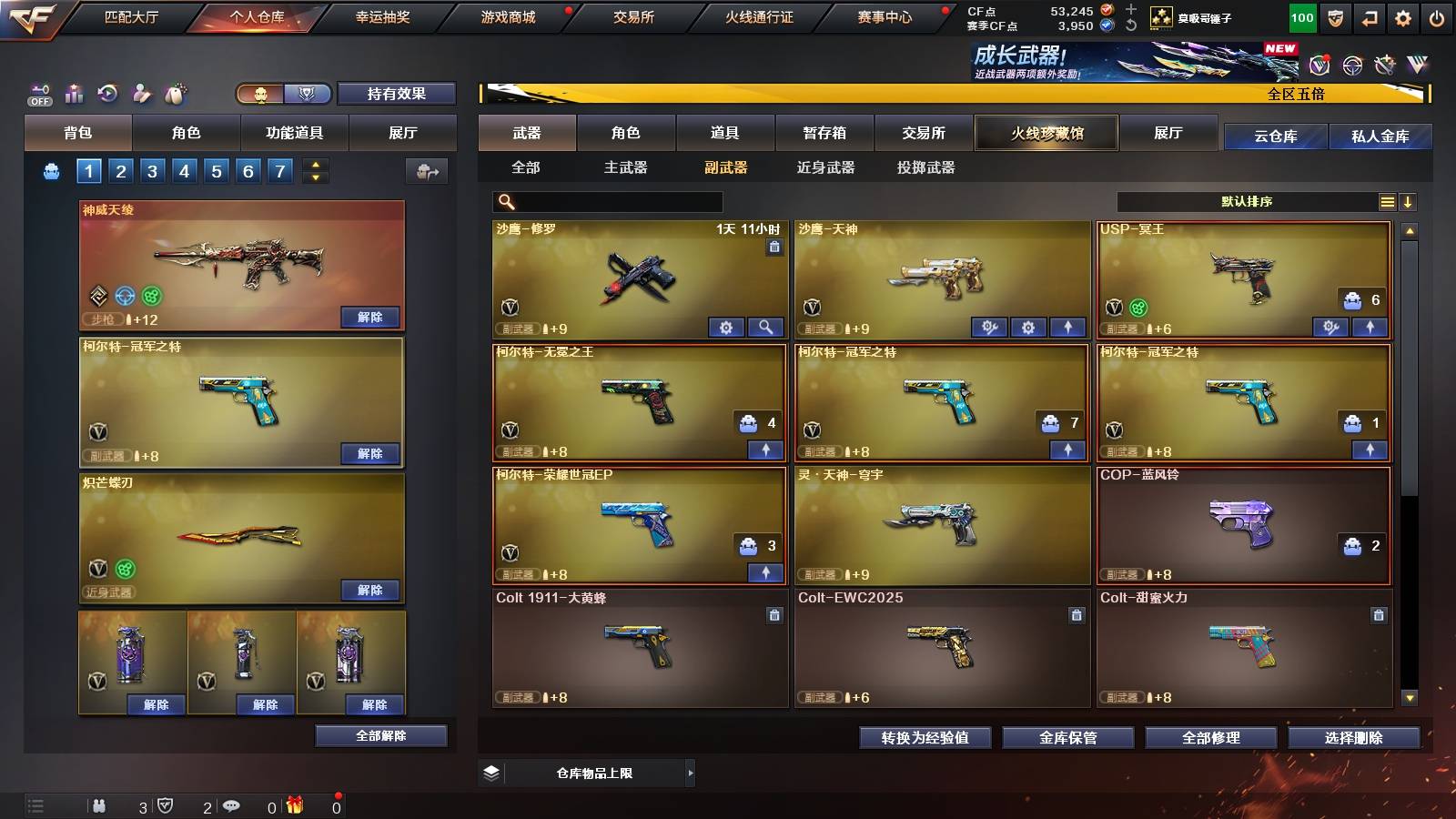Click the 全部解除 button
The width and height of the screenshot is (1456, 819).
click(x=380, y=735)
